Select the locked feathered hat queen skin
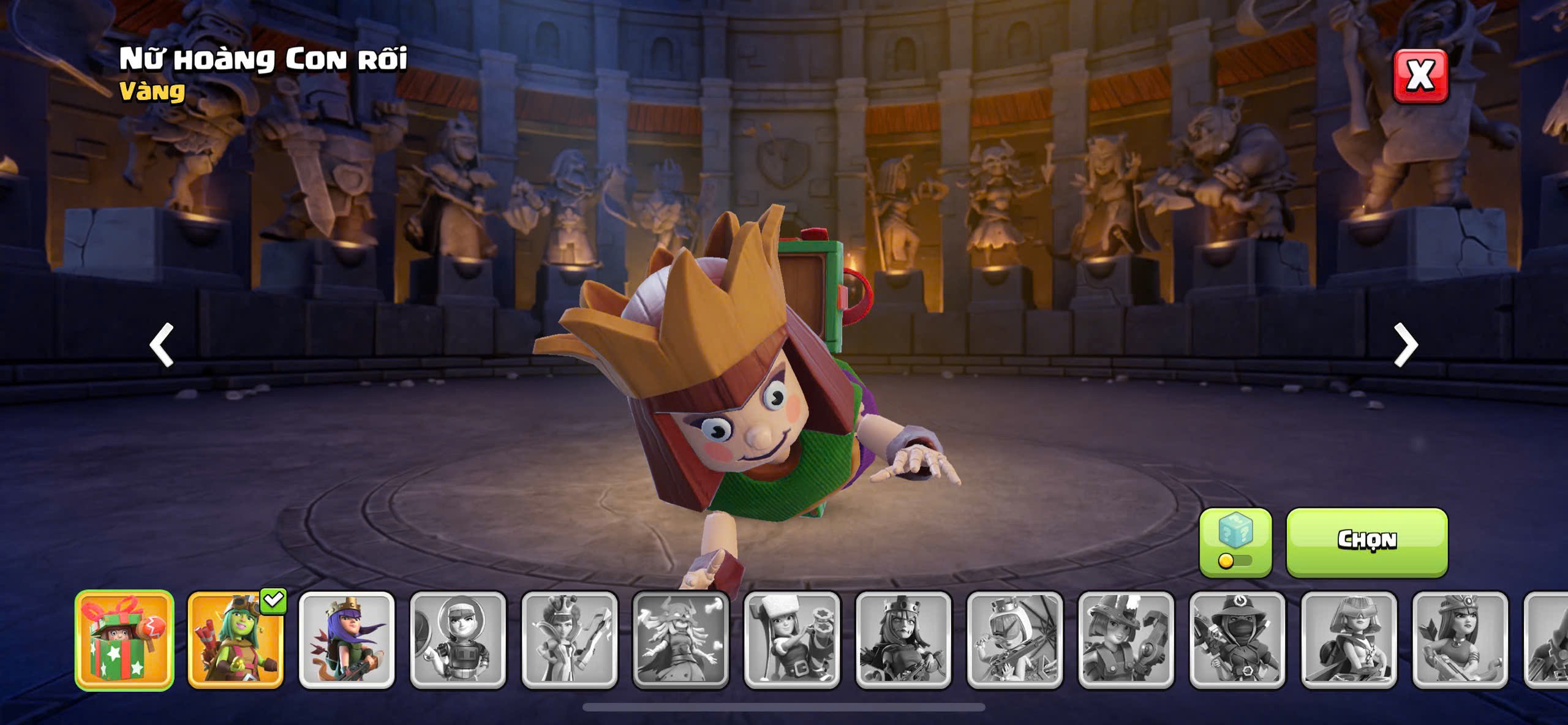 click(x=1126, y=640)
